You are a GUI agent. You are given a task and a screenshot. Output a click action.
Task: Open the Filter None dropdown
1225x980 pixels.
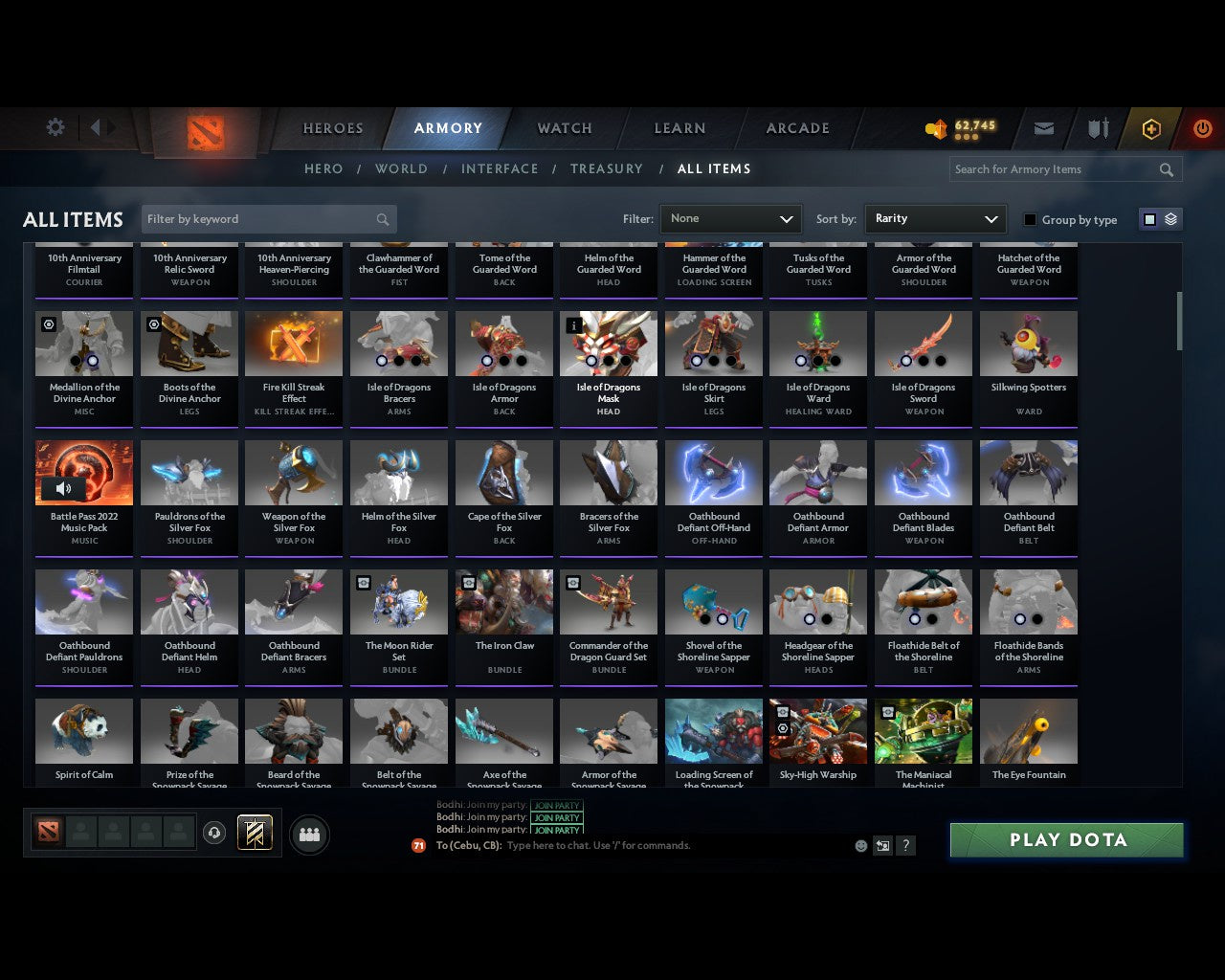(730, 218)
